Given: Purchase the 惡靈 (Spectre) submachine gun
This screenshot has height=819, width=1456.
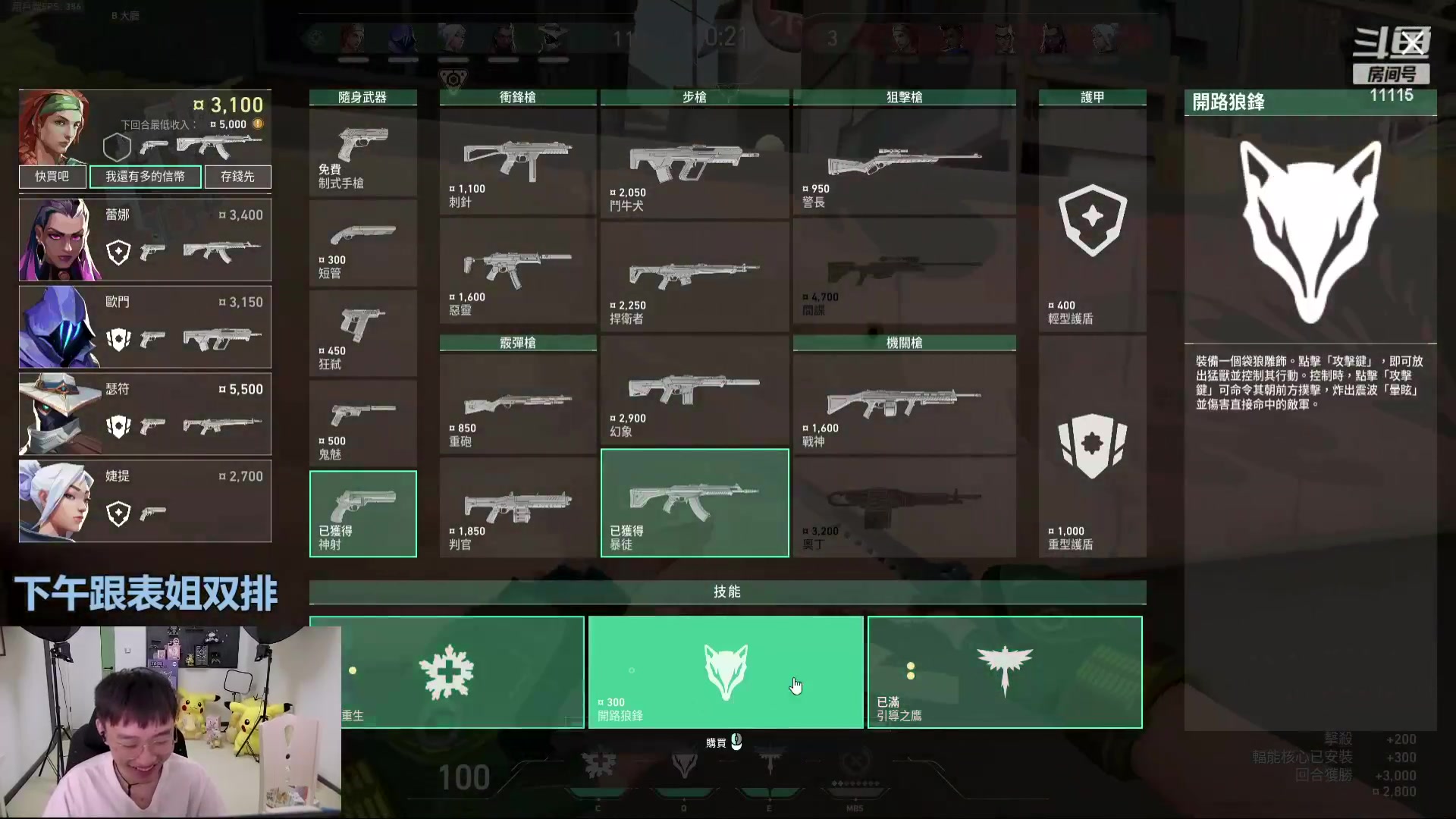Looking at the screenshot, I should (518, 274).
